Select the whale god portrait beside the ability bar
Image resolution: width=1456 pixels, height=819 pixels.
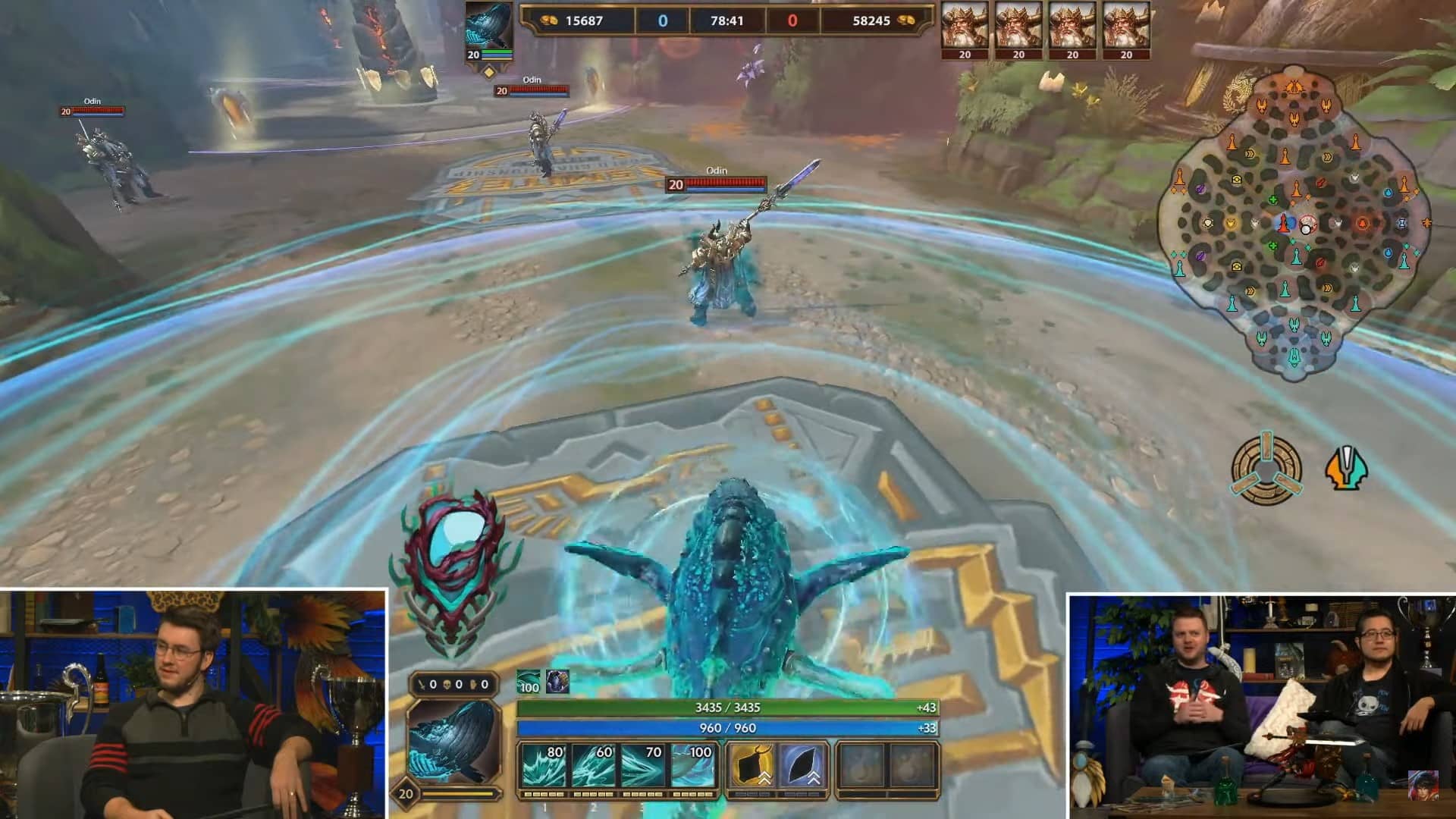453,742
